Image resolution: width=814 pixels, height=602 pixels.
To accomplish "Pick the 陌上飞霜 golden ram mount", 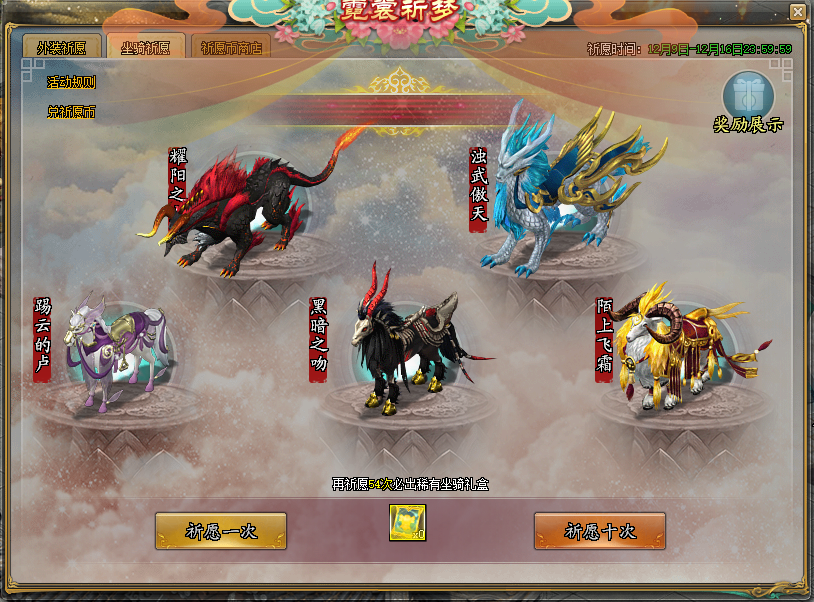I will click(x=680, y=345).
